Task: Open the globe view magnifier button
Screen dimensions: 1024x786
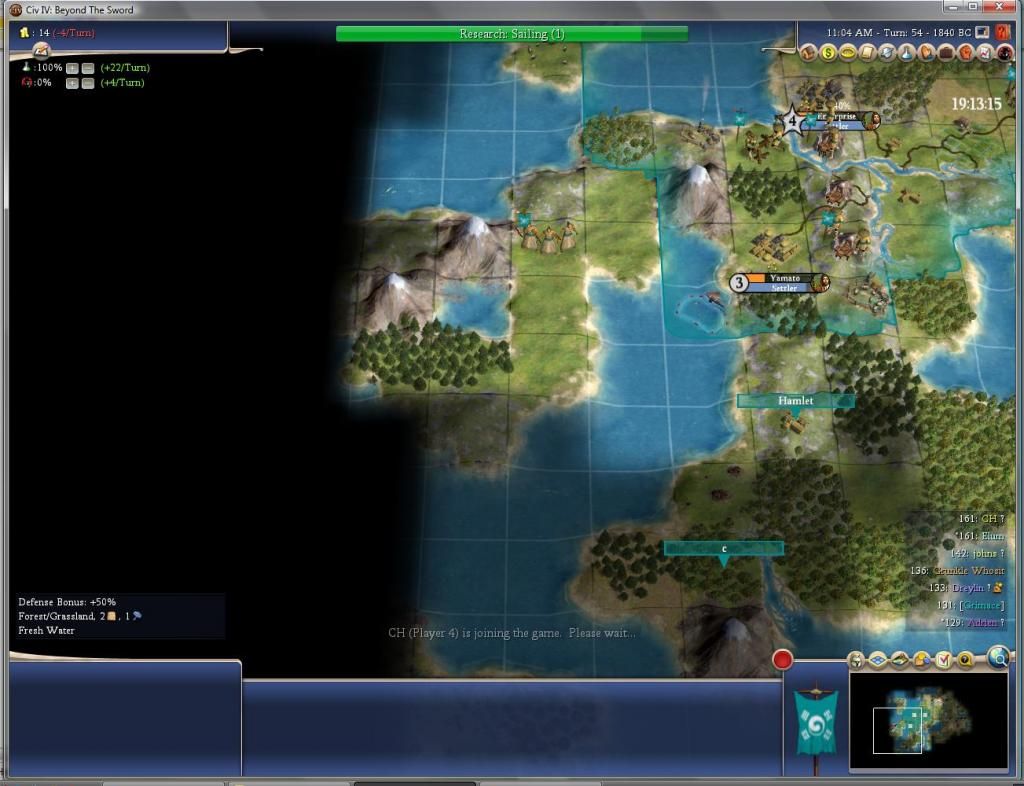Action: 998,657
